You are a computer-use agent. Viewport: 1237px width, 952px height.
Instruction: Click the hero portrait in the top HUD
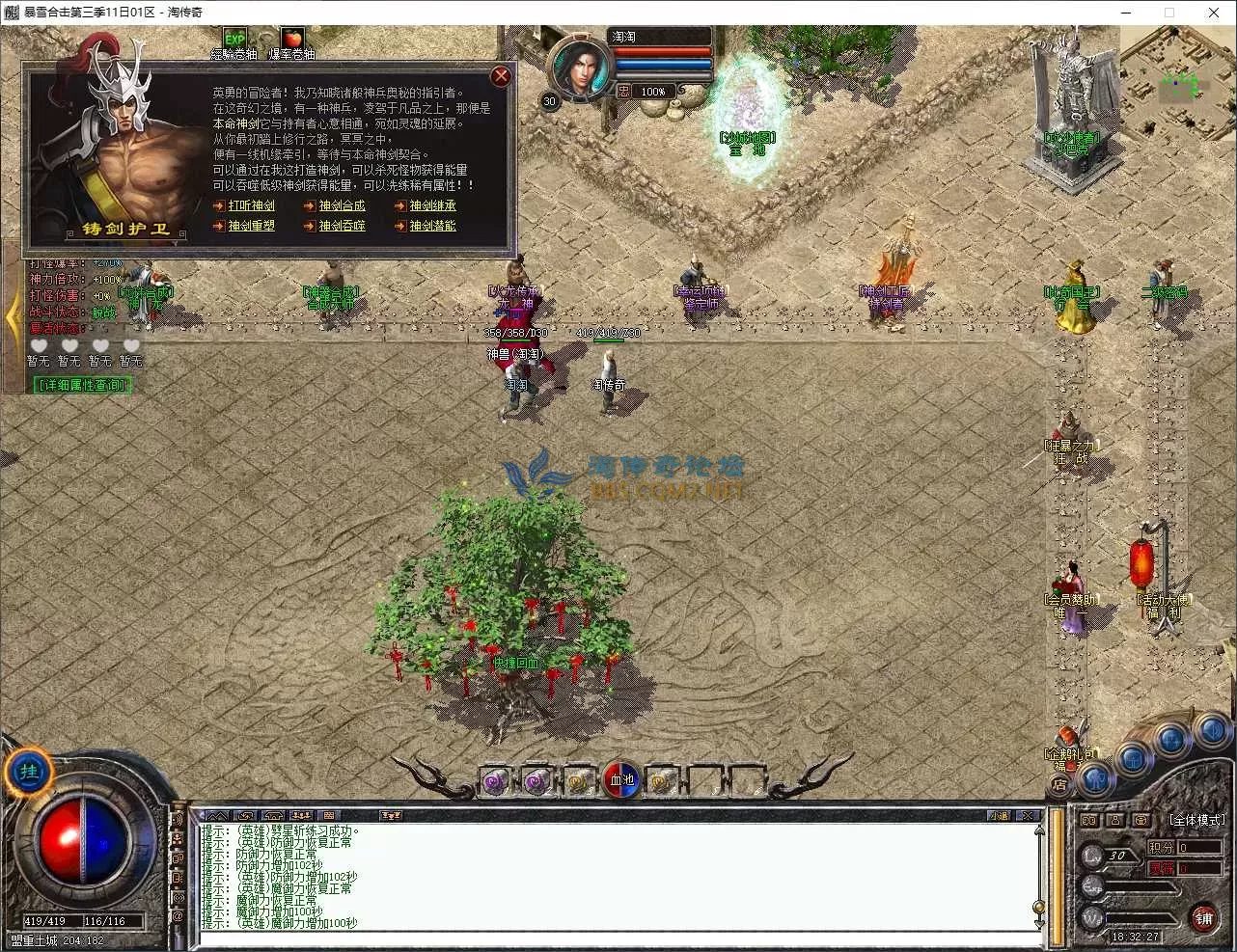580,66
